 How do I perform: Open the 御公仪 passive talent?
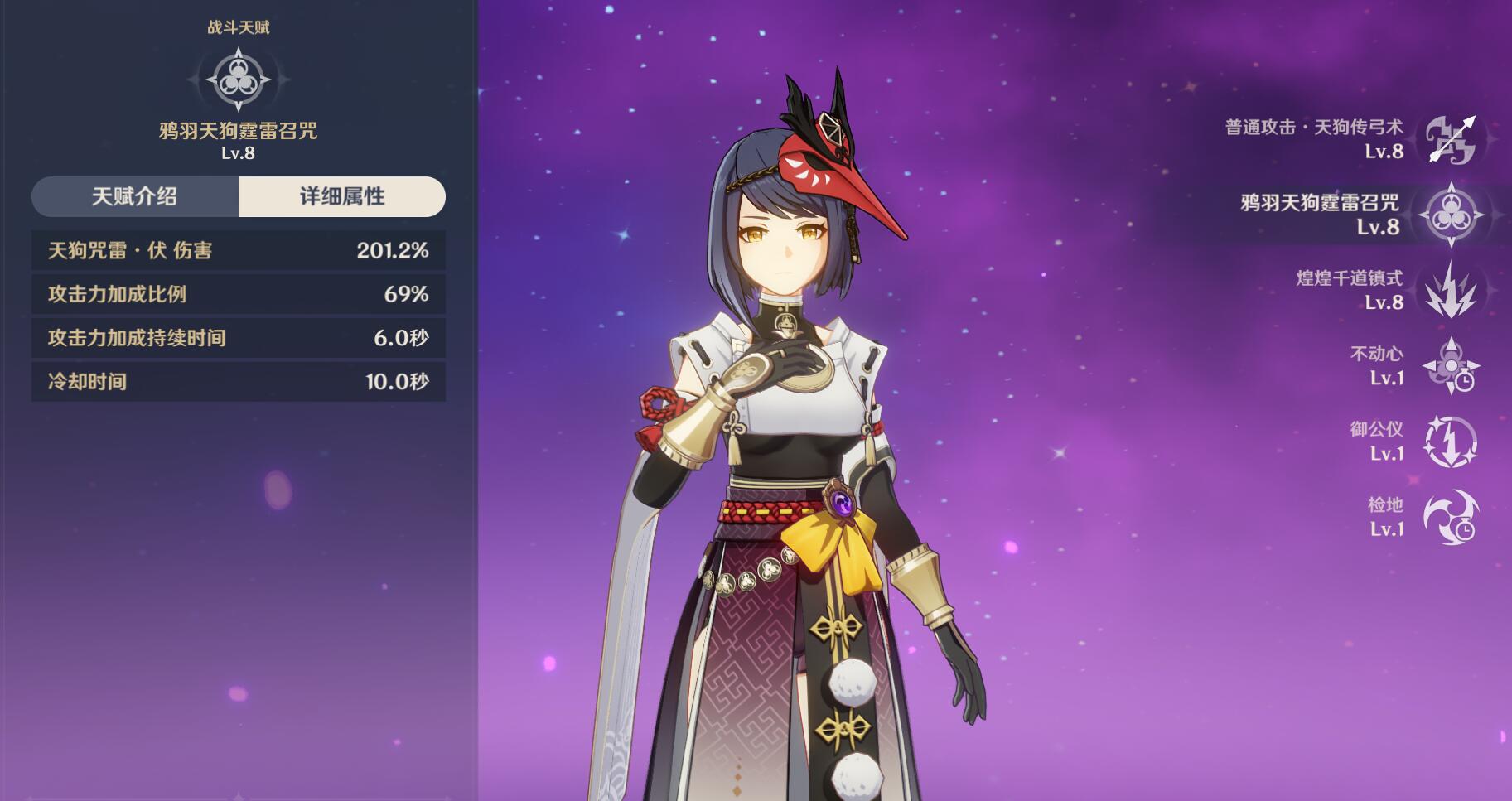pos(1450,442)
